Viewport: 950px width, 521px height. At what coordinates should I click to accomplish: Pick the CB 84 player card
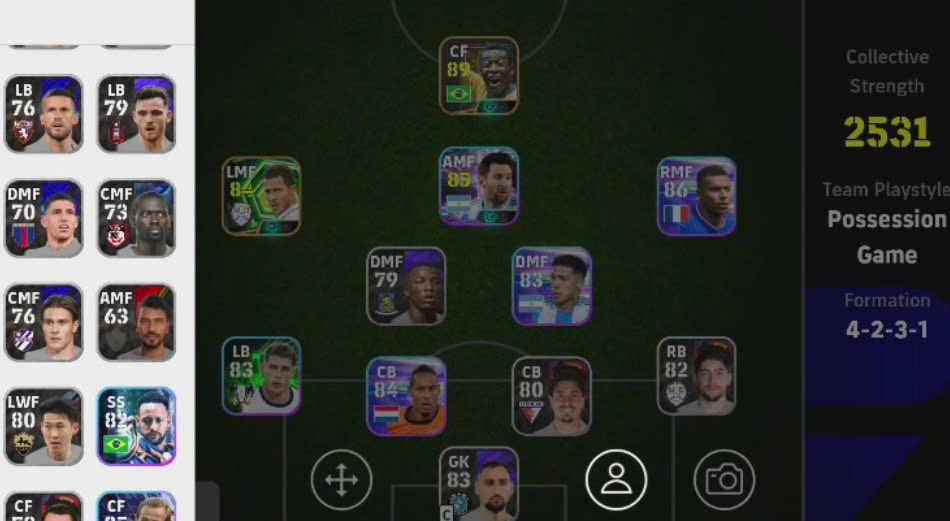pyautogui.click(x=406, y=396)
